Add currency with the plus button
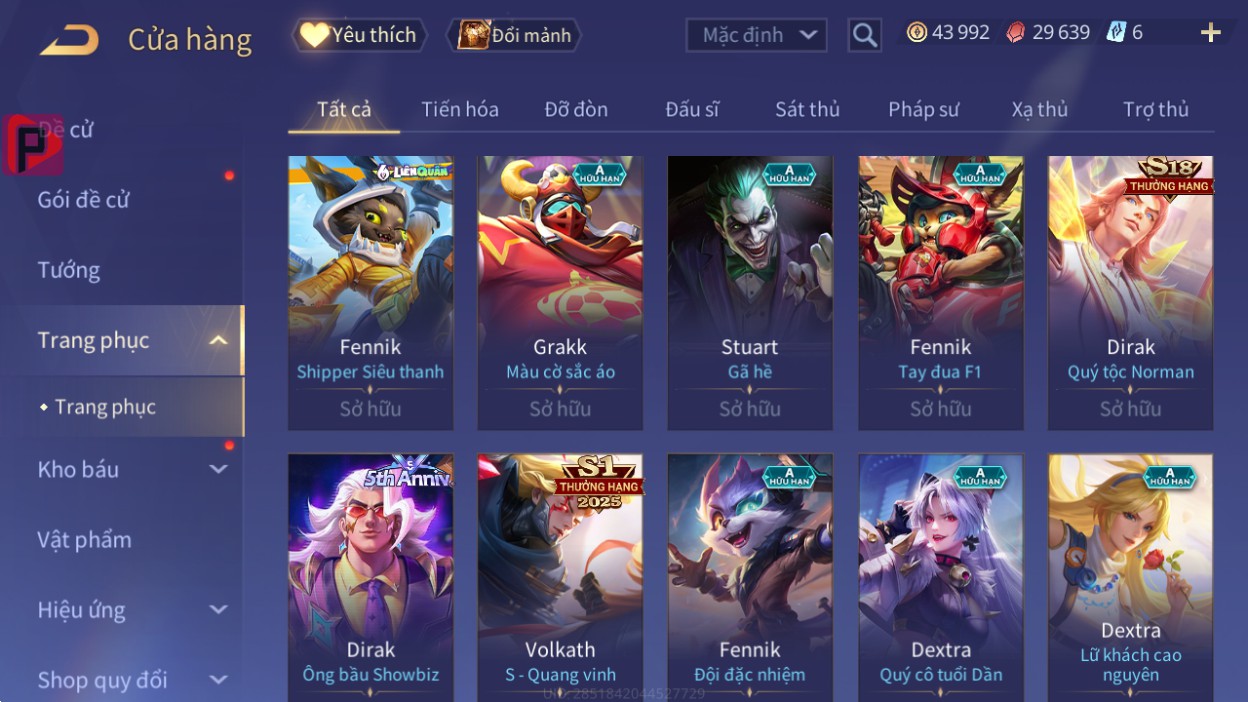 click(1210, 33)
